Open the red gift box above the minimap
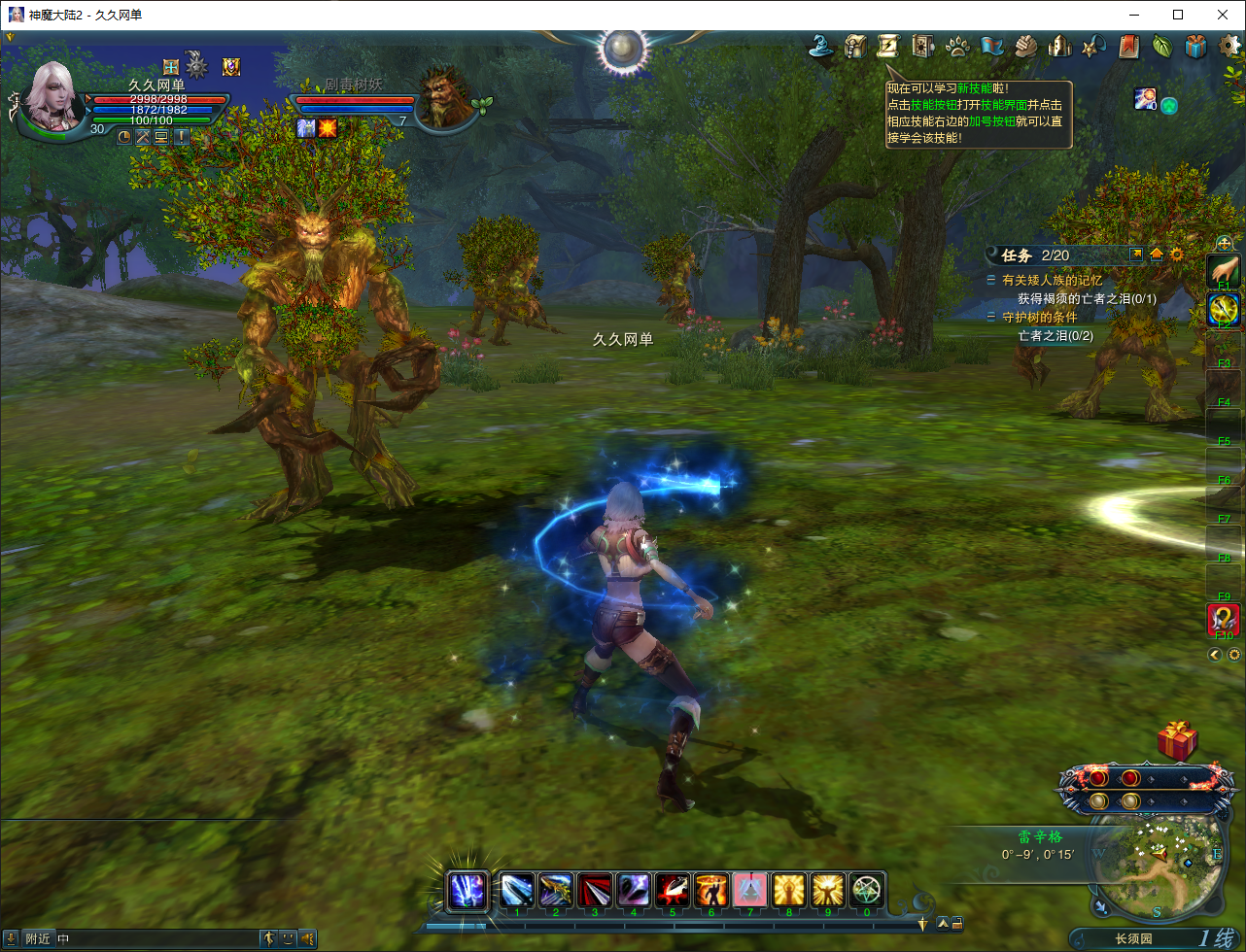The height and width of the screenshot is (952, 1246). (x=1177, y=741)
